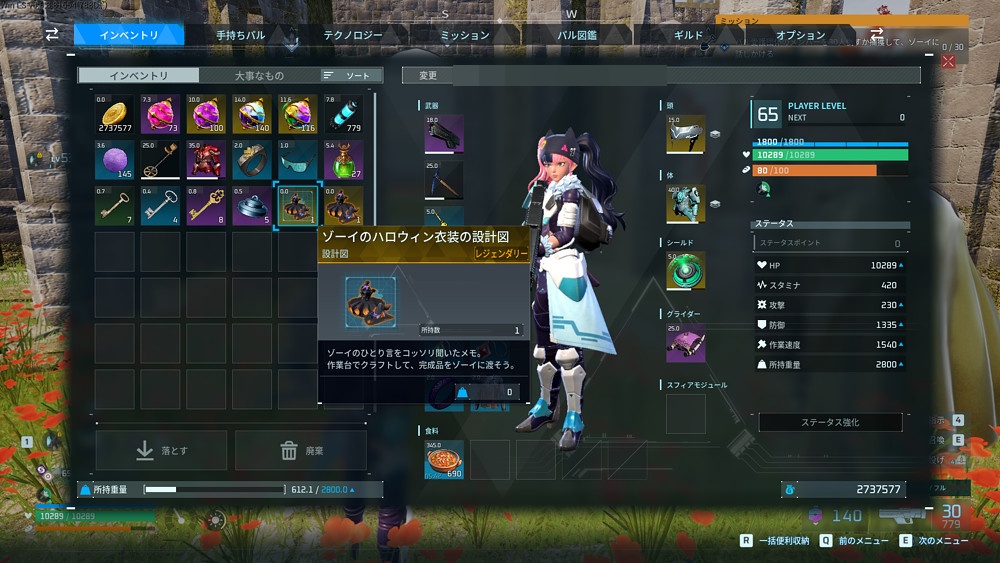1000x563 pixels.
Task: Sort items with the ソート button
Action: [x=347, y=75]
